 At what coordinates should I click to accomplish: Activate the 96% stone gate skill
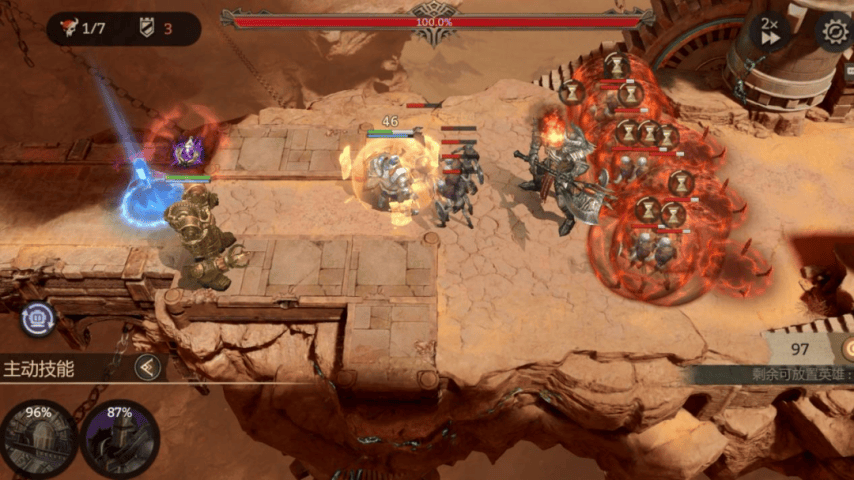[x=39, y=438]
